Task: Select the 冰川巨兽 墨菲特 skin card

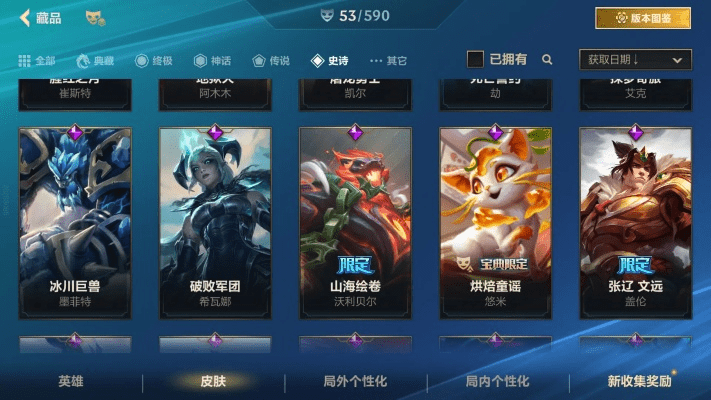Action: 75,220
